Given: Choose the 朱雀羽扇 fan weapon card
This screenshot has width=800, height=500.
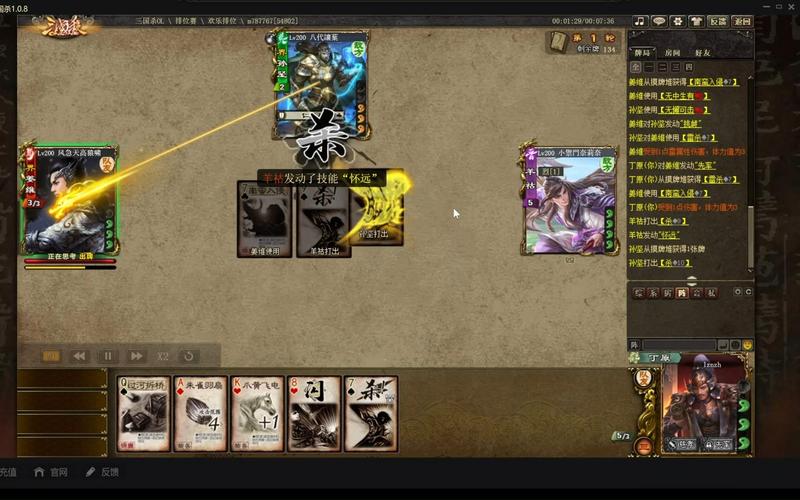Looking at the screenshot, I should pyautogui.click(x=200, y=413).
